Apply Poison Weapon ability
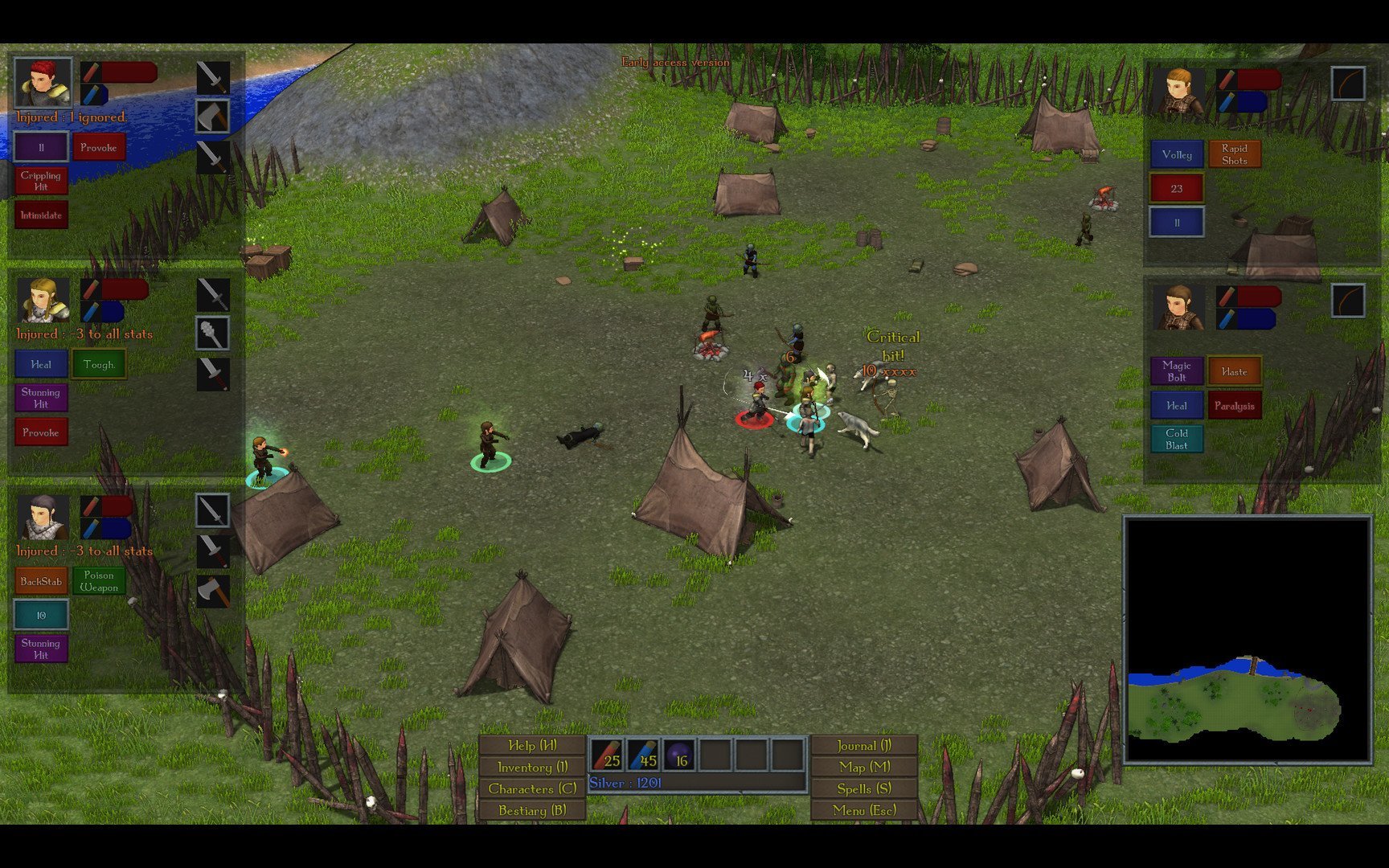The image size is (1389, 868). 99,581
